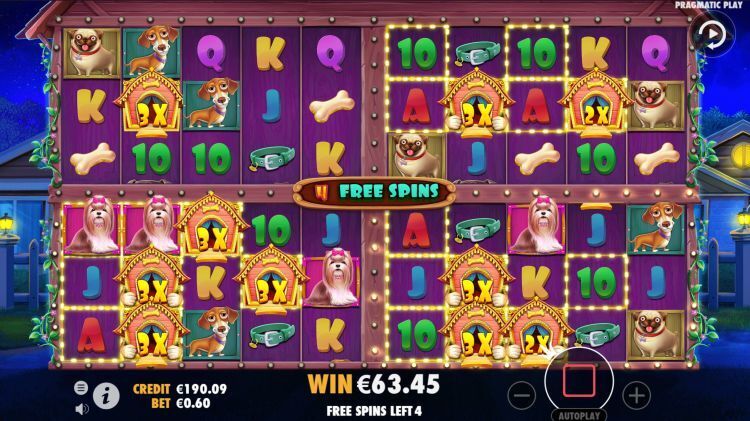This screenshot has width=750, height=421.
Task: Click the replay button in the top corner
Action: coord(712,35)
